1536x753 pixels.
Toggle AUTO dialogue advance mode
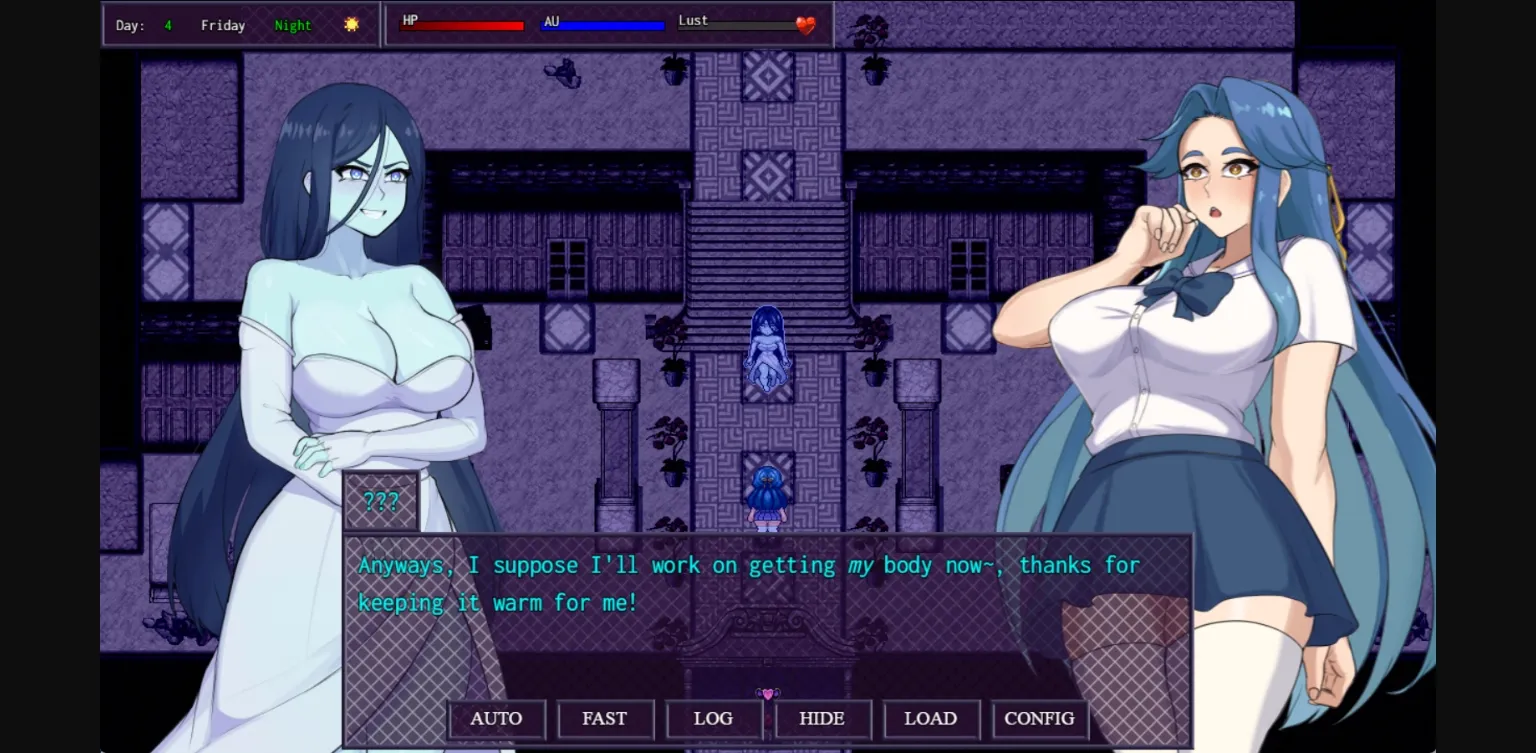pos(496,718)
